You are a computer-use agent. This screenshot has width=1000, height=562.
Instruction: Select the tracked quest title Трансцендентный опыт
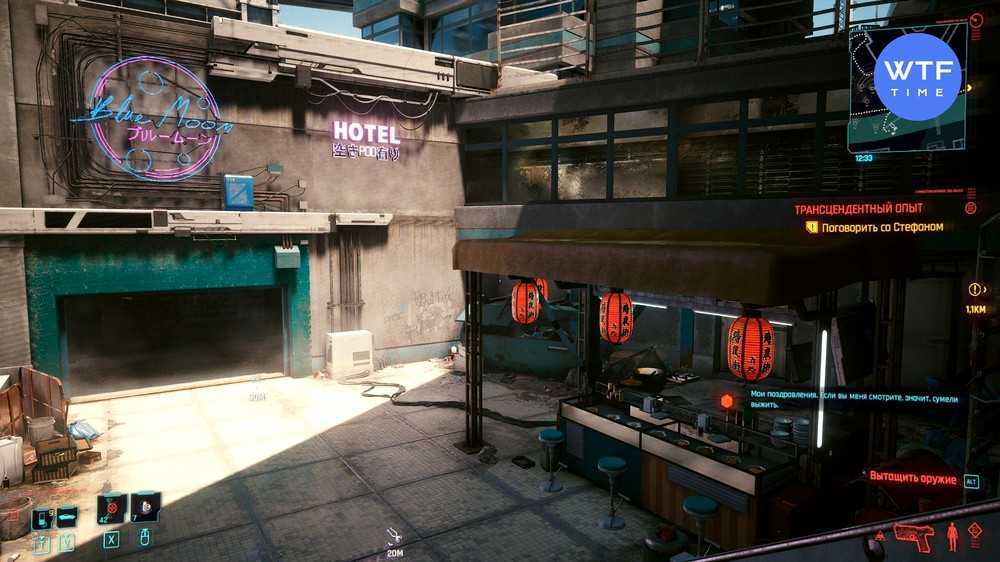click(859, 209)
